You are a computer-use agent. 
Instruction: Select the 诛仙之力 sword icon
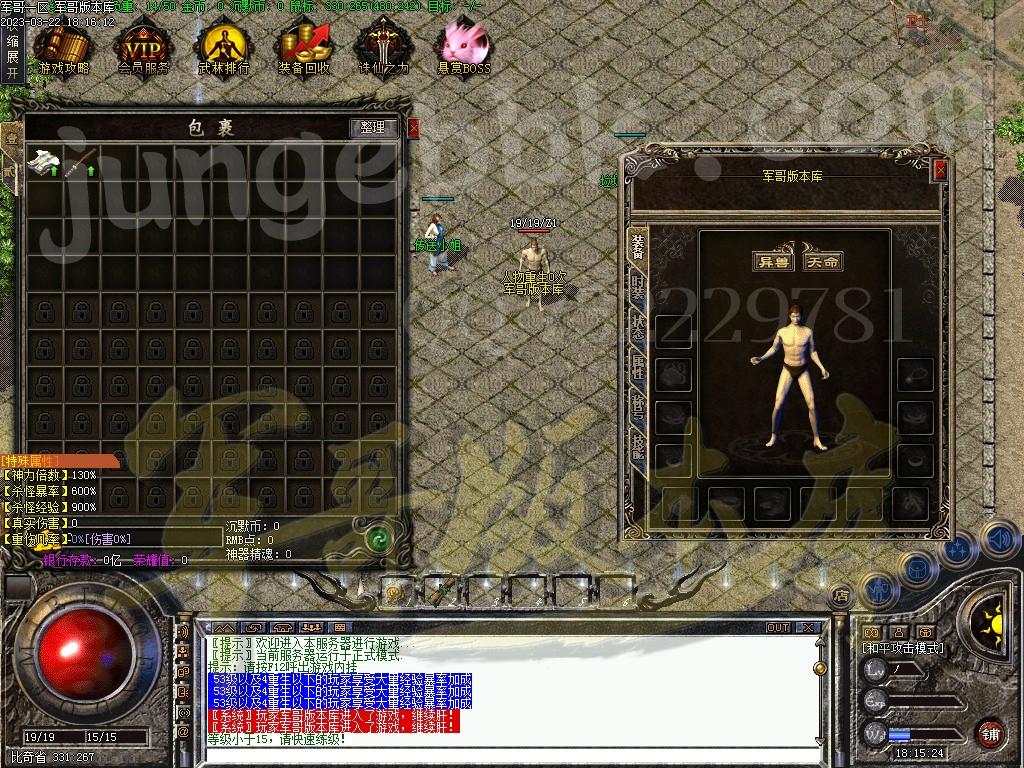(x=384, y=50)
